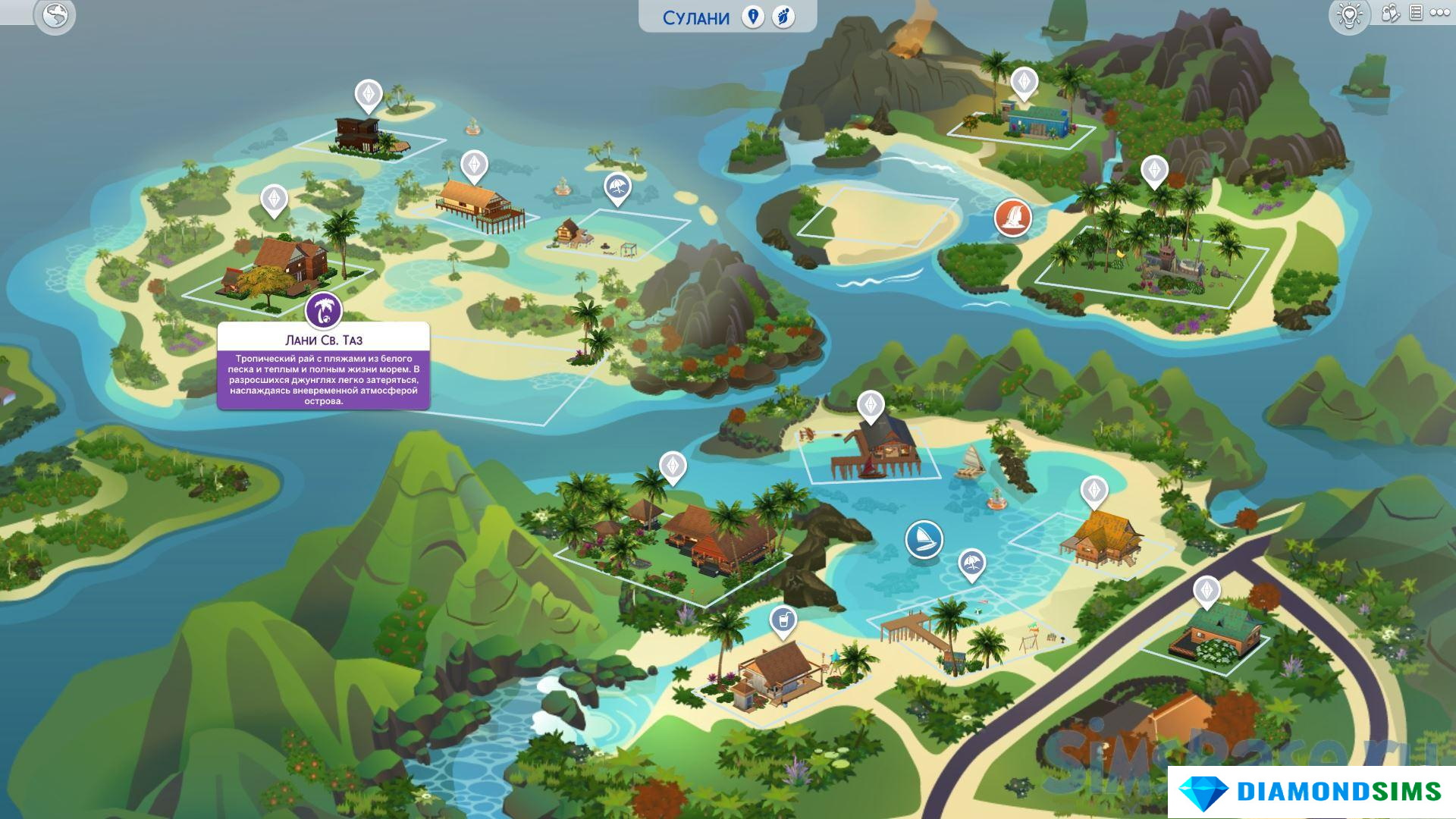Click beach umbrella marker above the wooden pier
1456x819 pixels.
971,563
